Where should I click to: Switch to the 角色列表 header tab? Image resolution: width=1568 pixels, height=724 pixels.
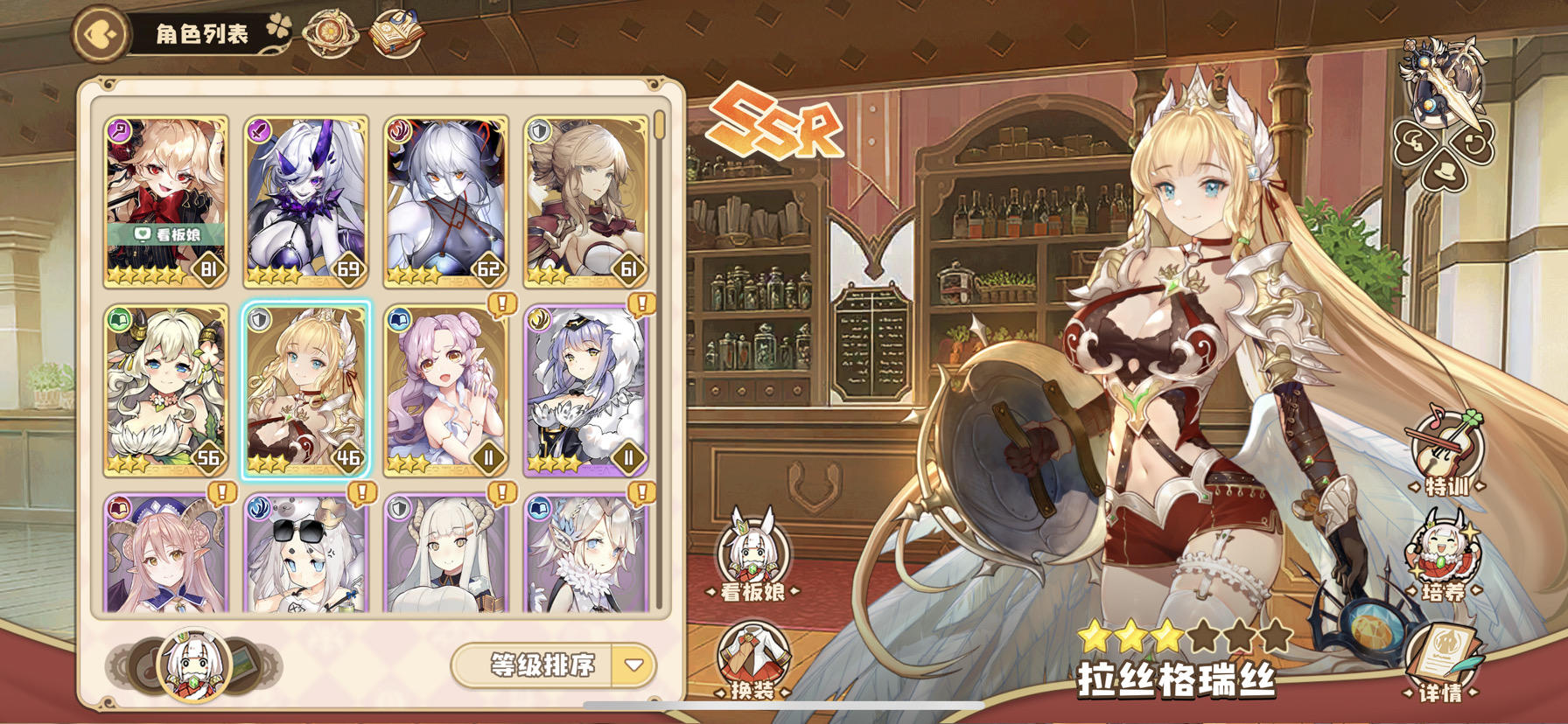(199, 32)
